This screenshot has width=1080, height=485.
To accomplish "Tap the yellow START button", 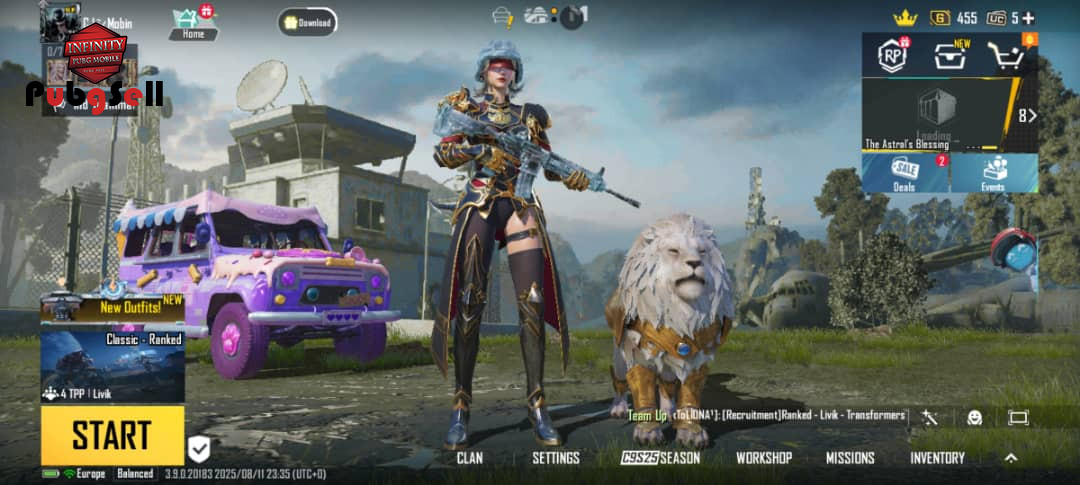I will (112, 435).
